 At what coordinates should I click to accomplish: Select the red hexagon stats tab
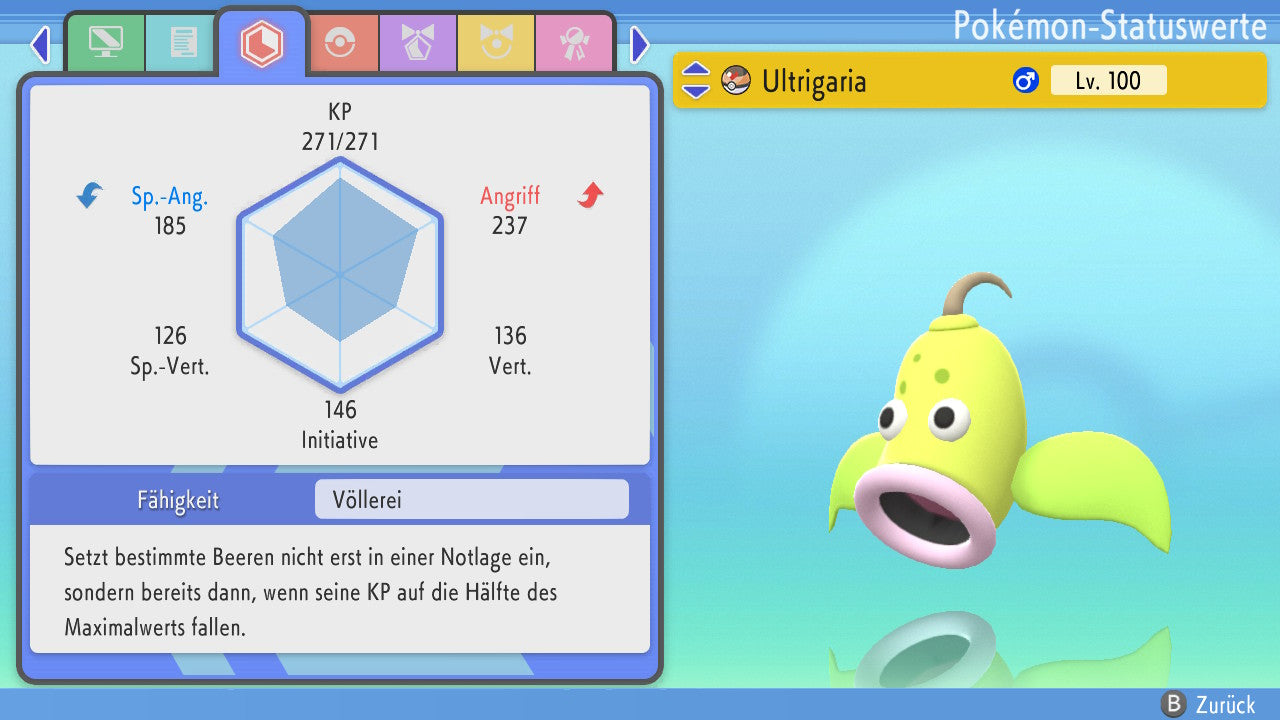tap(262, 43)
